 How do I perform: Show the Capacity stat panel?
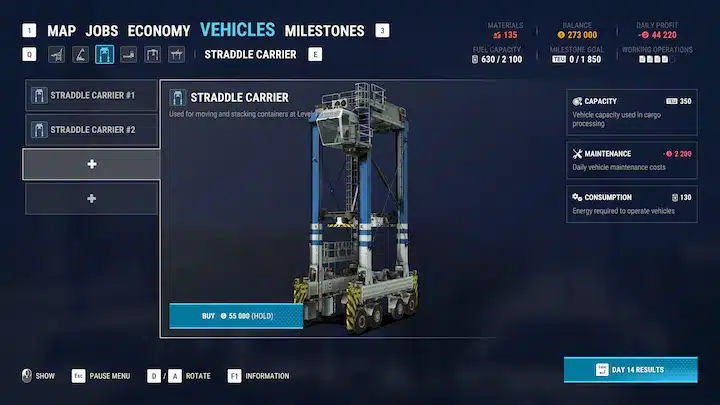click(x=631, y=110)
